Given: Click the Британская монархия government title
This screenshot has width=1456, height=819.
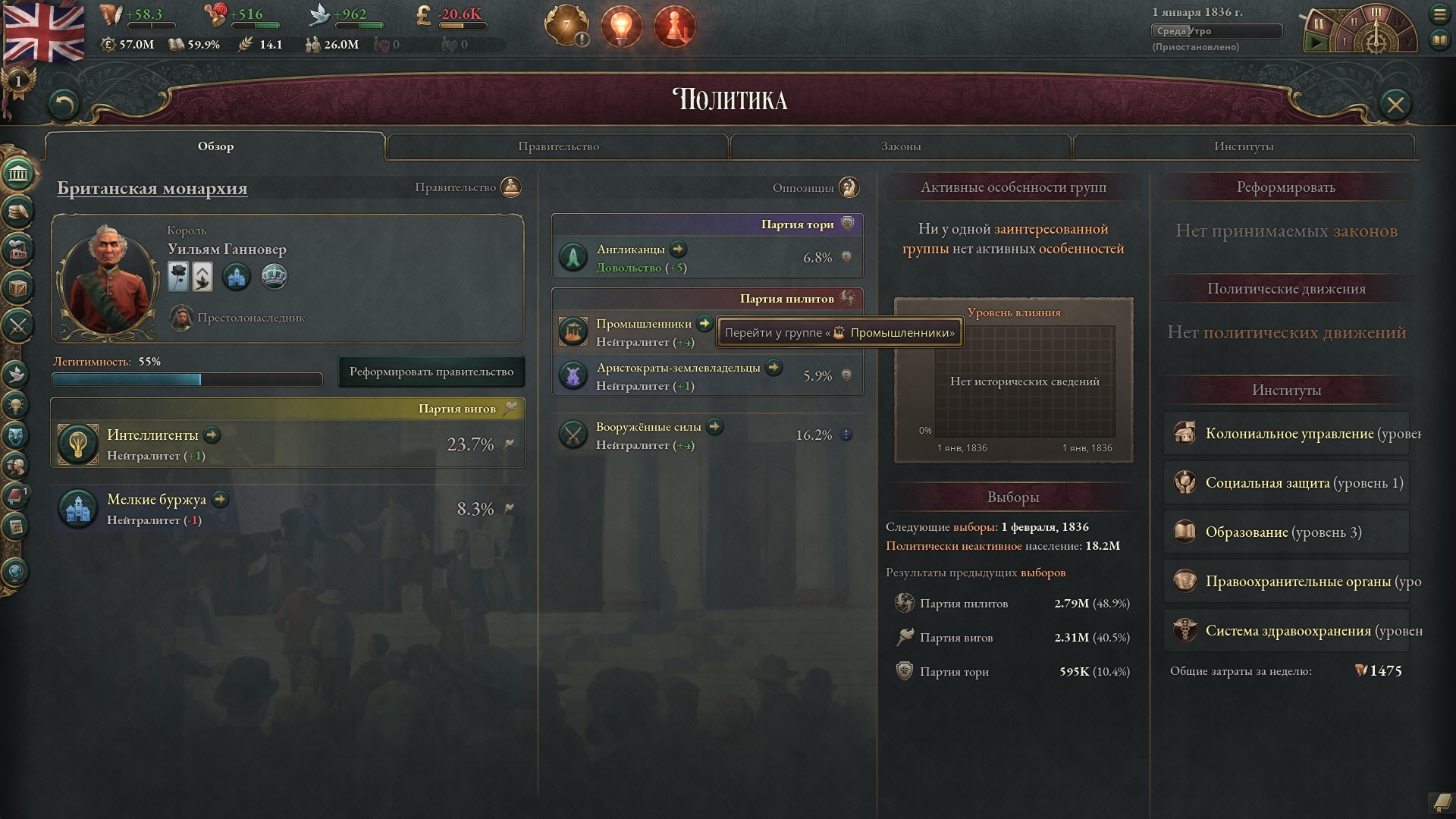Looking at the screenshot, I should point(152,188).
